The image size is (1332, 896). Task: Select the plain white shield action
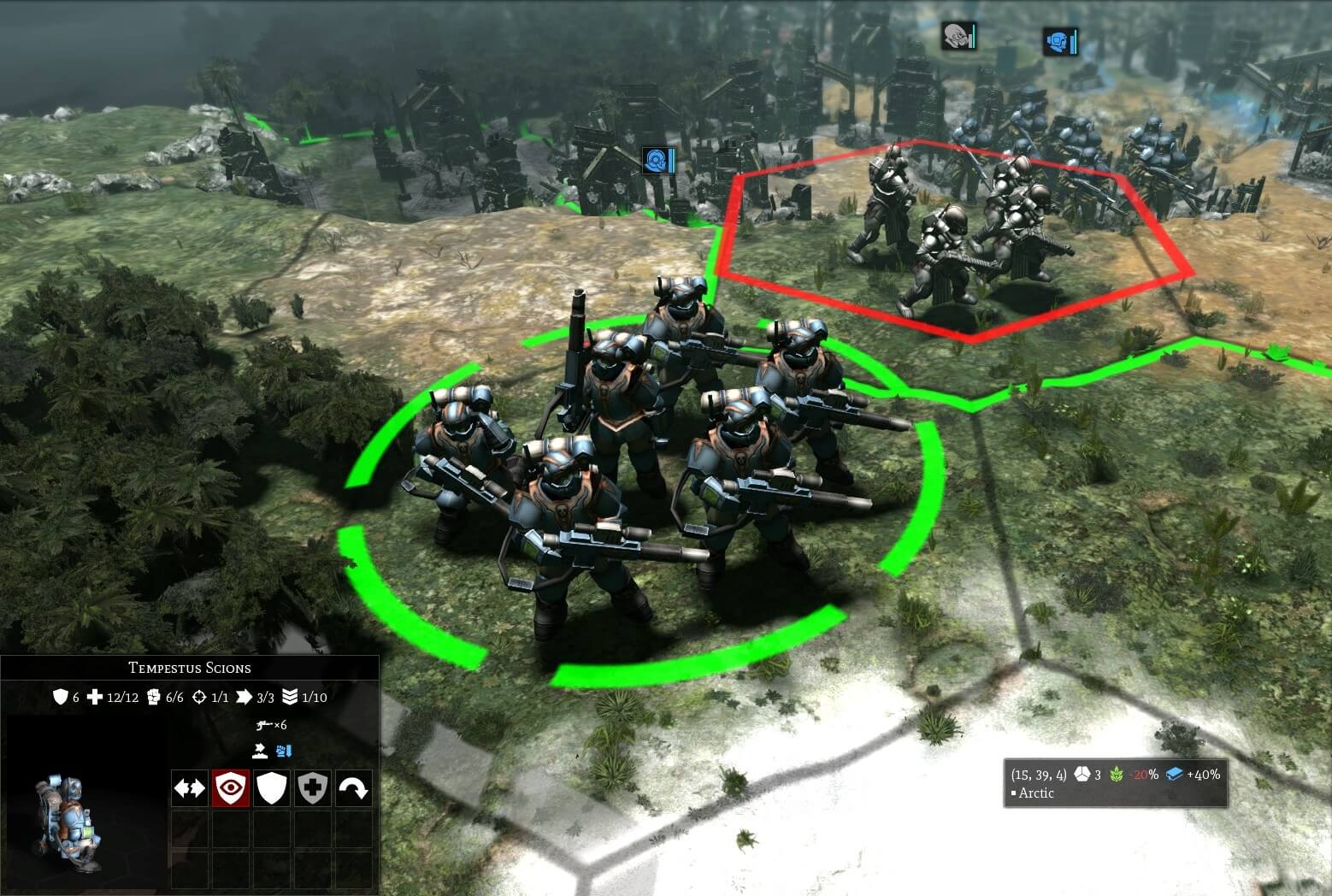[x=272, y=788]
